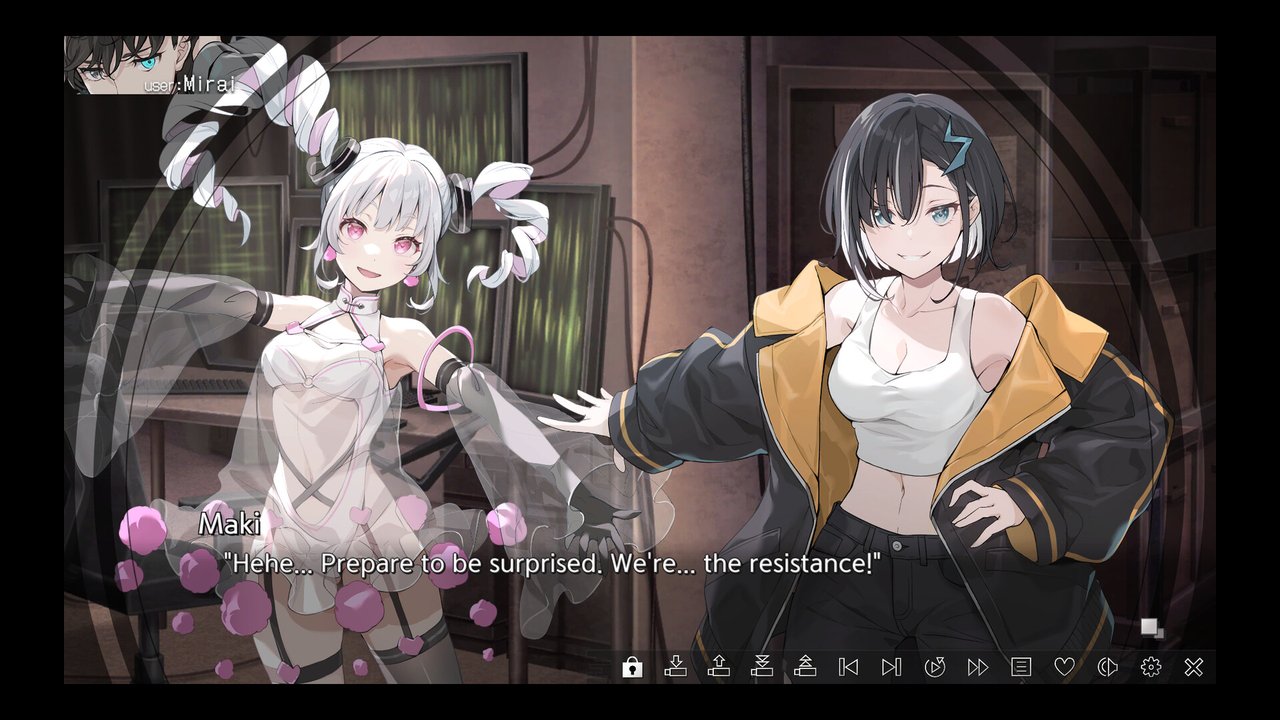Screen dimensions: 1280x720
Task: Open settings with the gear icon
Action: [1151, 667]
